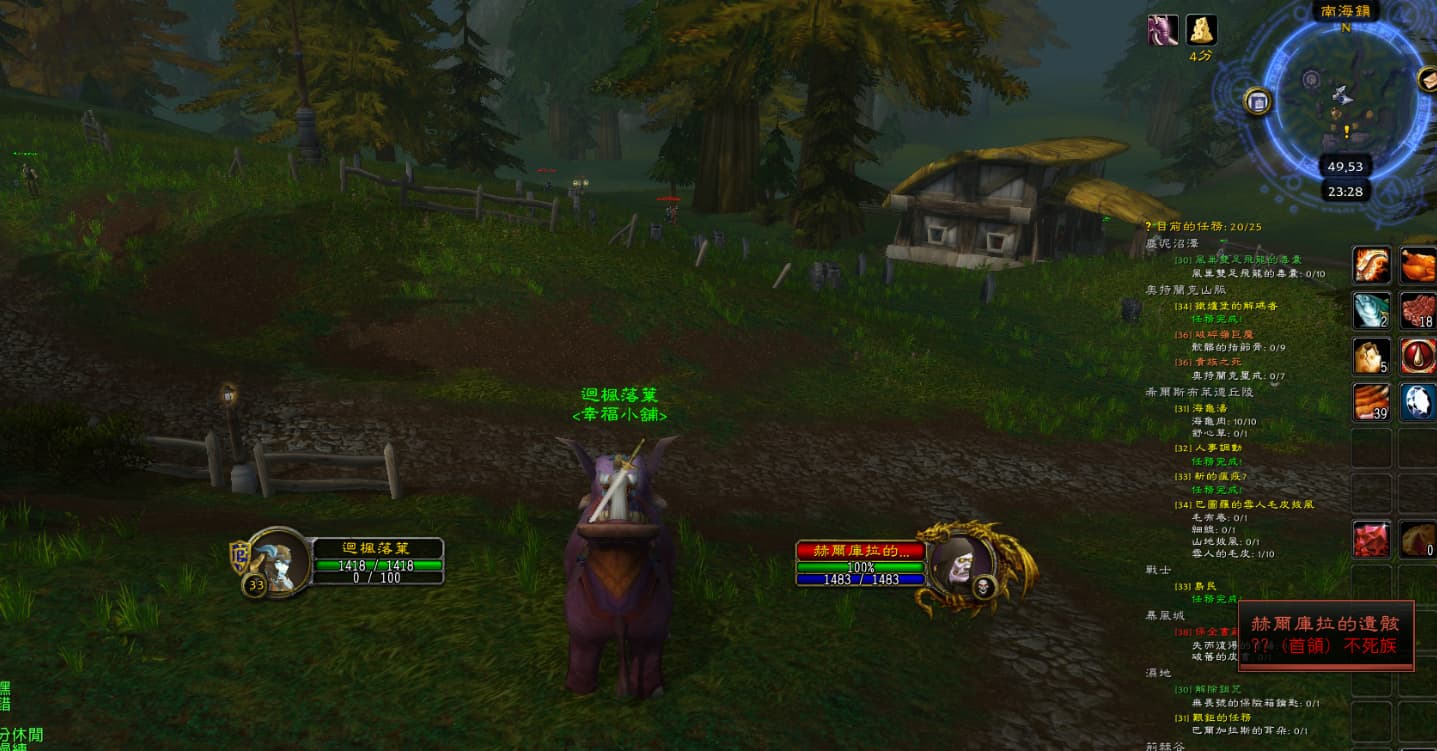Open the calendar button beside the minimap
1437x751 pixels.
[x=1258, y=101]
